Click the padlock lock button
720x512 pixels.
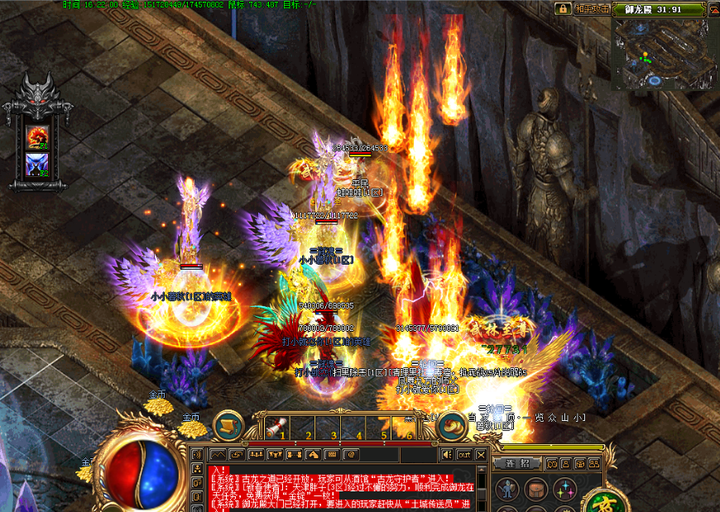(x=564, y=8)
